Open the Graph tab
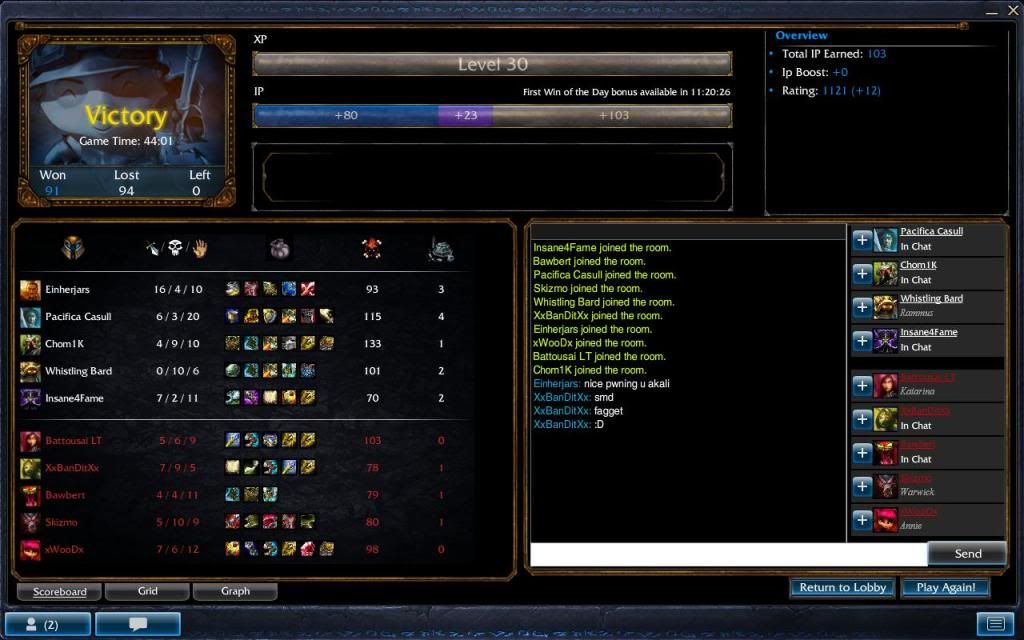The width and height of the screenshot is (1024, 640). click(235, 591)
